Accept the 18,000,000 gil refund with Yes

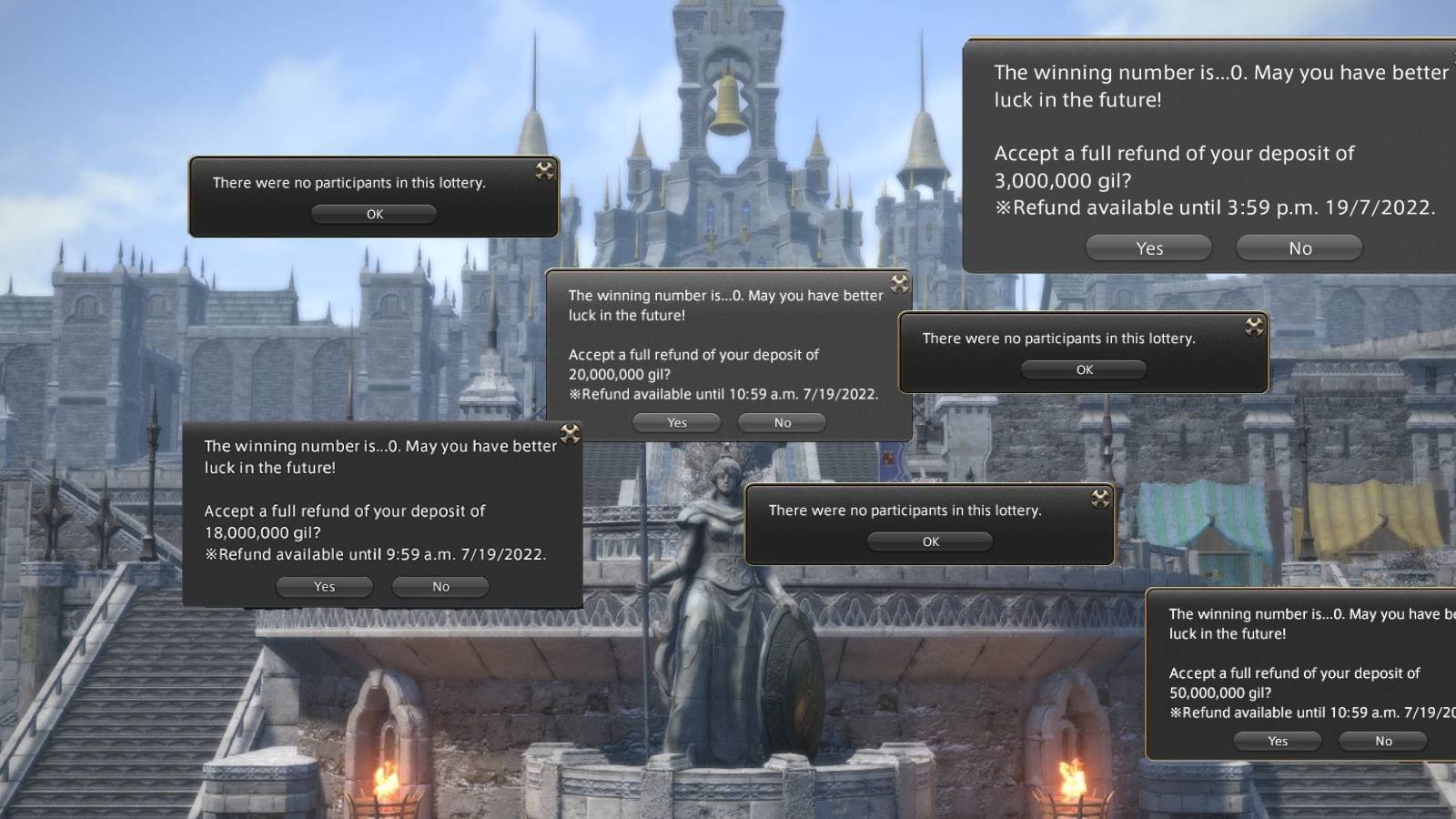[324, 586]
